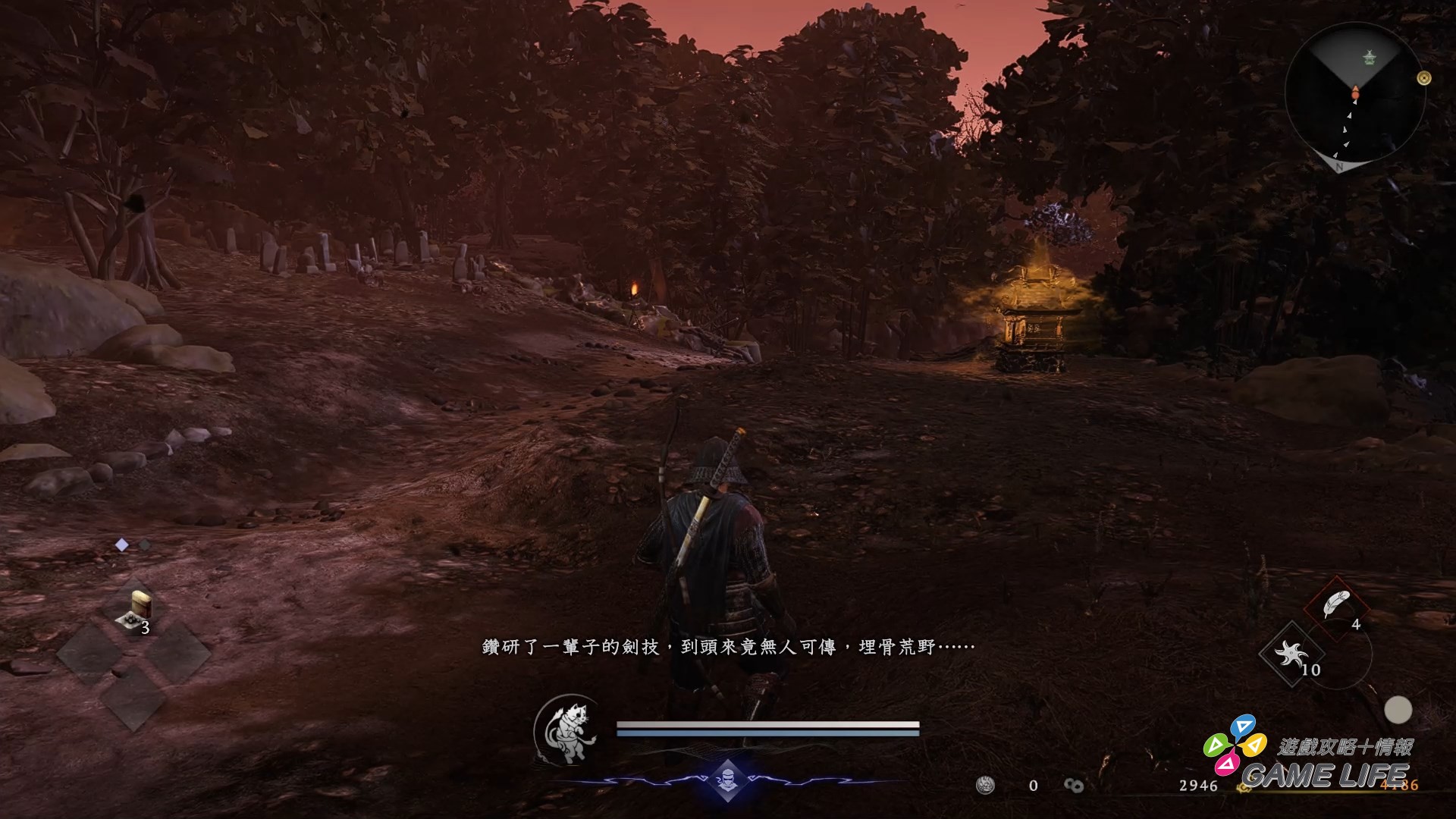This screenshot has width=1456, height=819.
Task: Click the compass N marker on the minimap
Action: tap(1339, 168)
